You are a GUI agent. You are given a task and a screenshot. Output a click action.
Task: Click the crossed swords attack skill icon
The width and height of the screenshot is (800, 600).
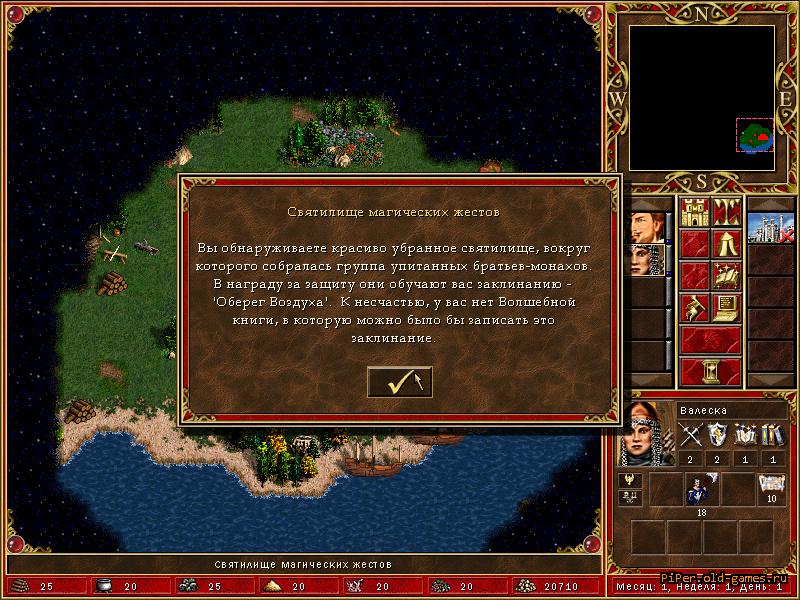click(x=692, y=435)
